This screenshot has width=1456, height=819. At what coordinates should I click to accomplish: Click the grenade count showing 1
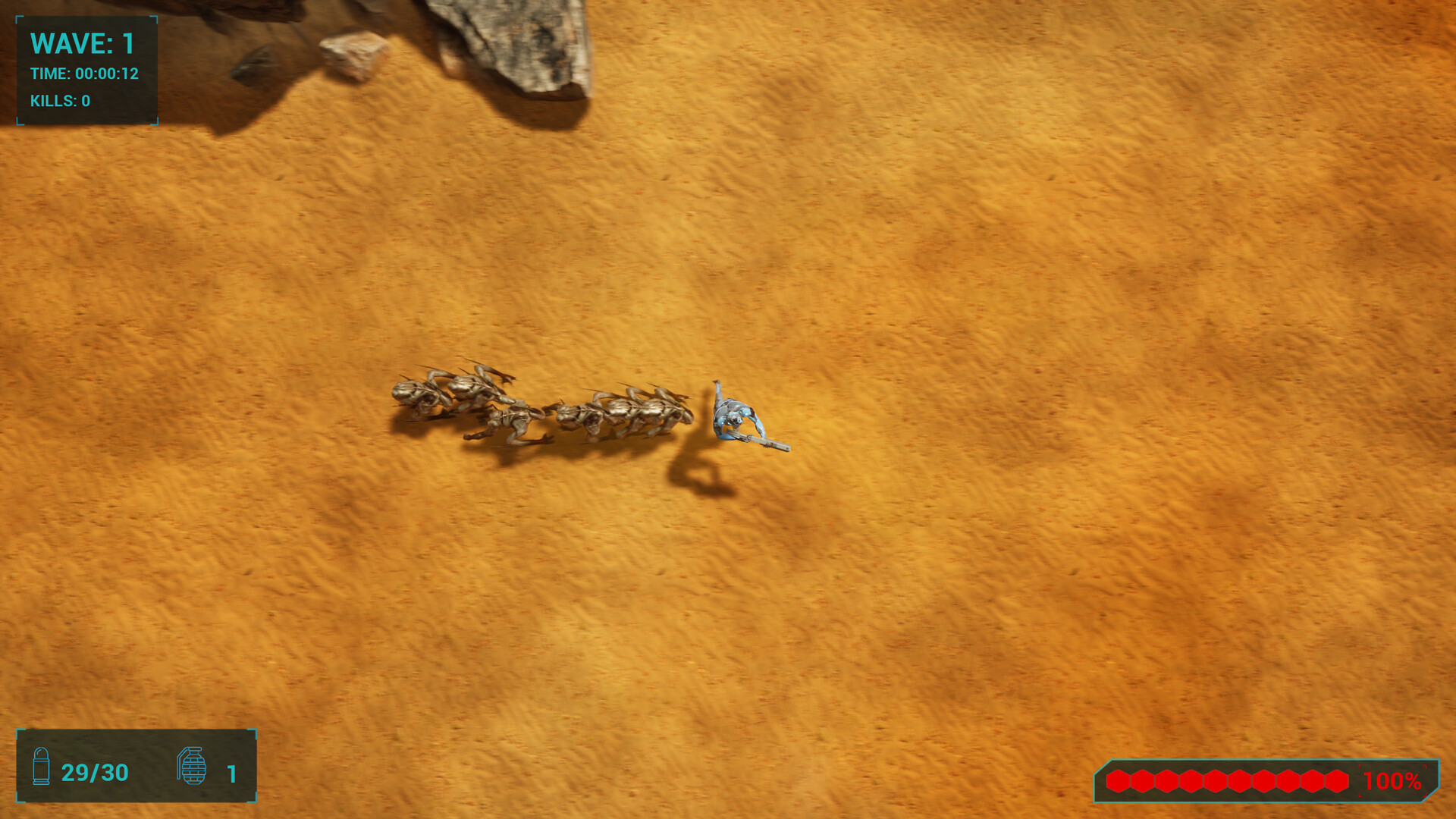pos(232,773)
